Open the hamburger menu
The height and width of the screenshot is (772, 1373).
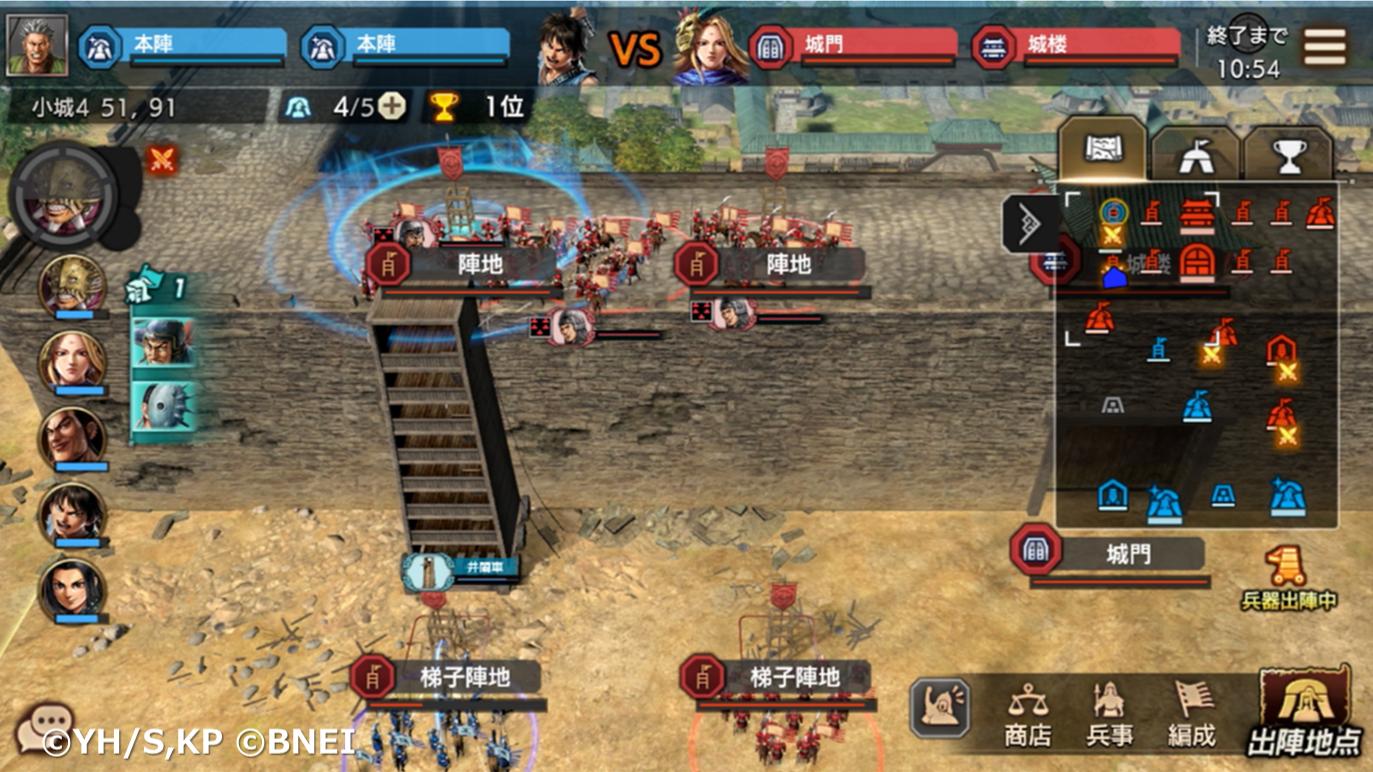[1324, 46]
